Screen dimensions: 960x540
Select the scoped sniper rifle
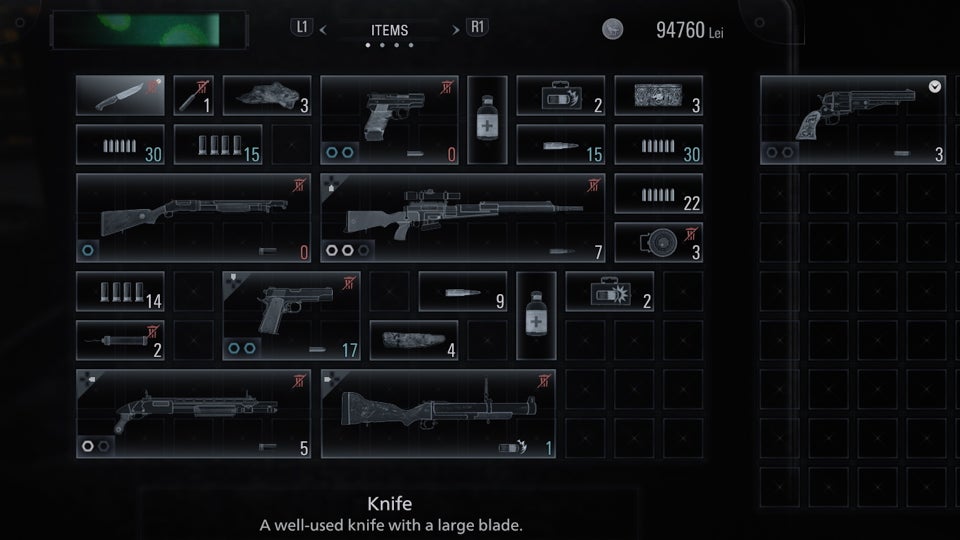tap(462, 218)
